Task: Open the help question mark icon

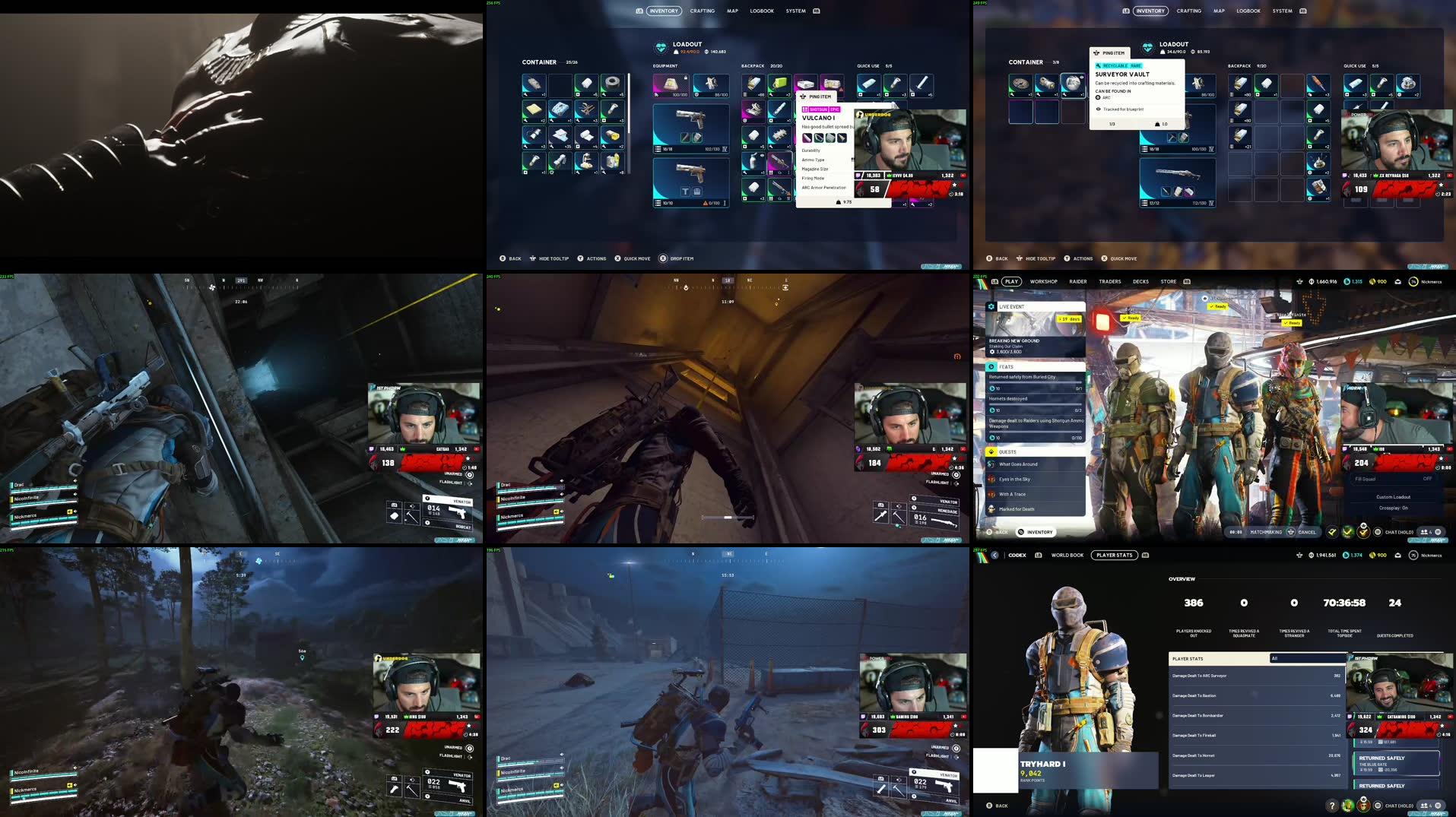Action: pyautogui.click(x=1332, y=806)
